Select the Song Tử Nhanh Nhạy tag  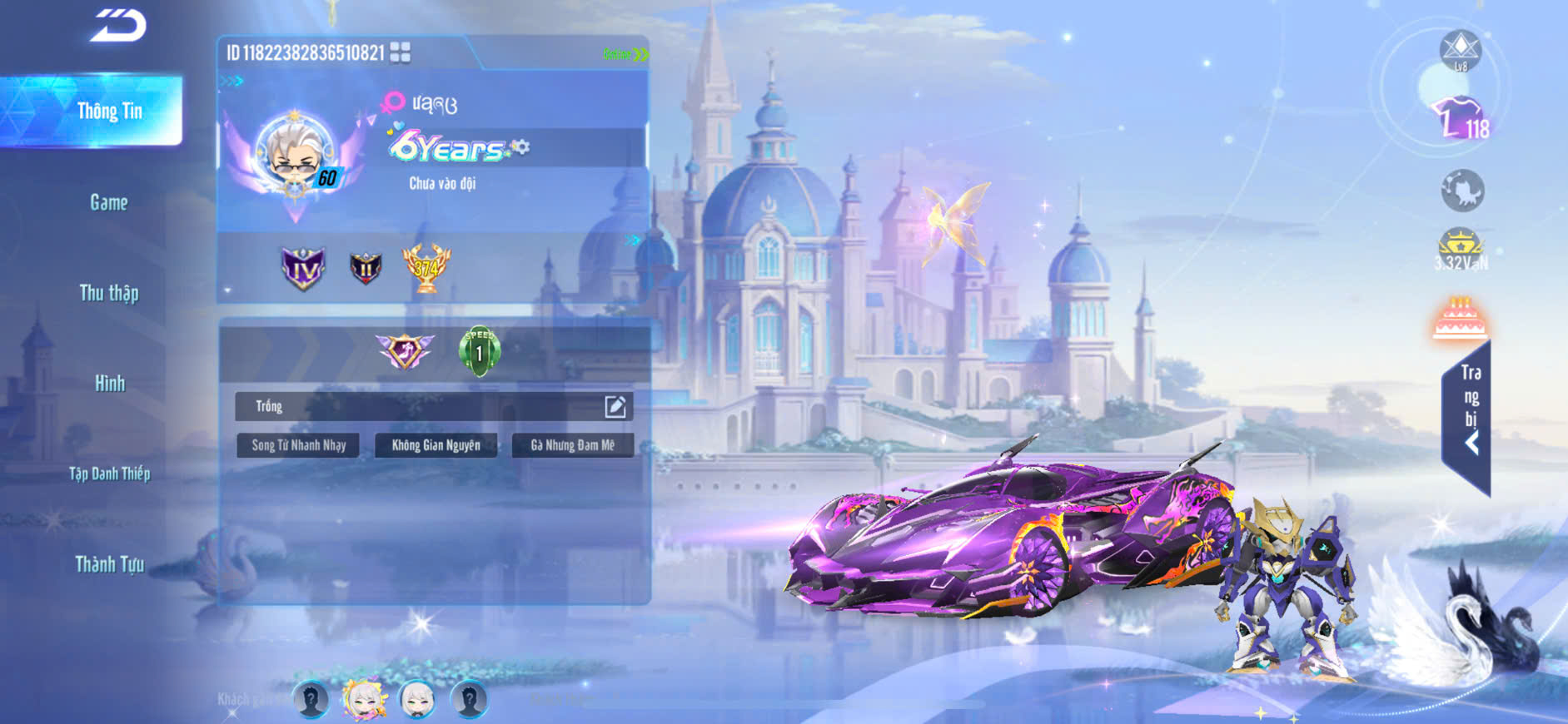tap(298, 445)
